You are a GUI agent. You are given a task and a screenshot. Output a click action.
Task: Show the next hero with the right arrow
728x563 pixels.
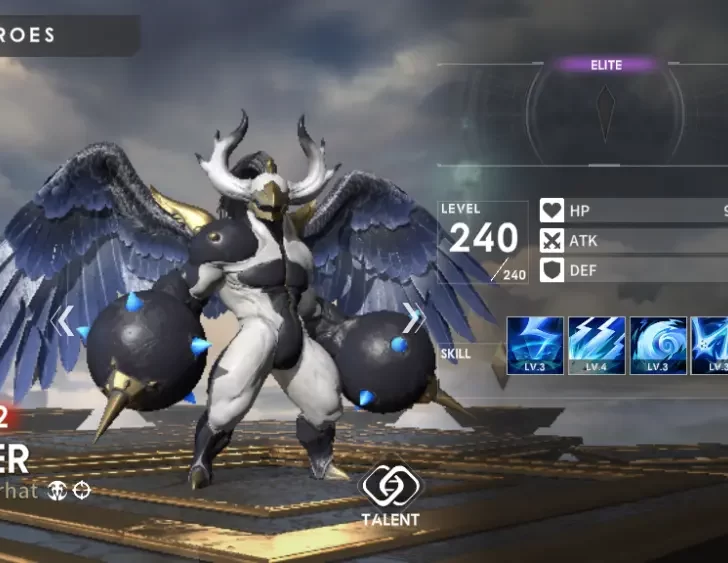[x=413, y=318]
